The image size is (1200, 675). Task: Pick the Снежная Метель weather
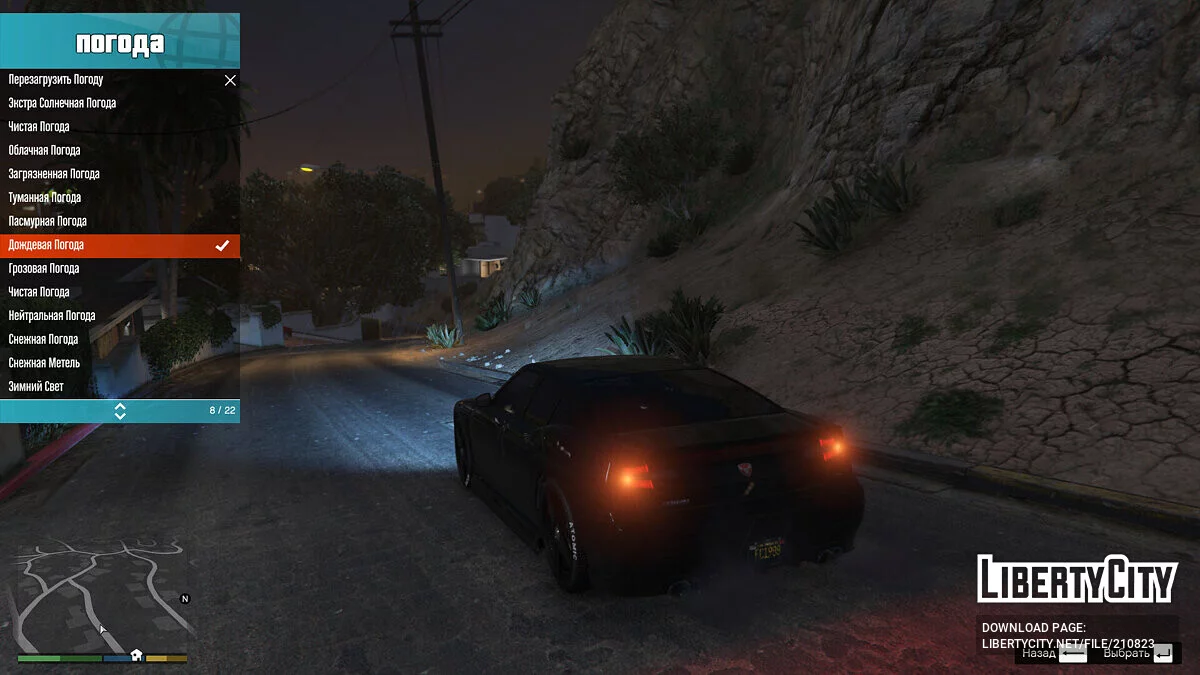pyautogui.click(x=44, y=363)
